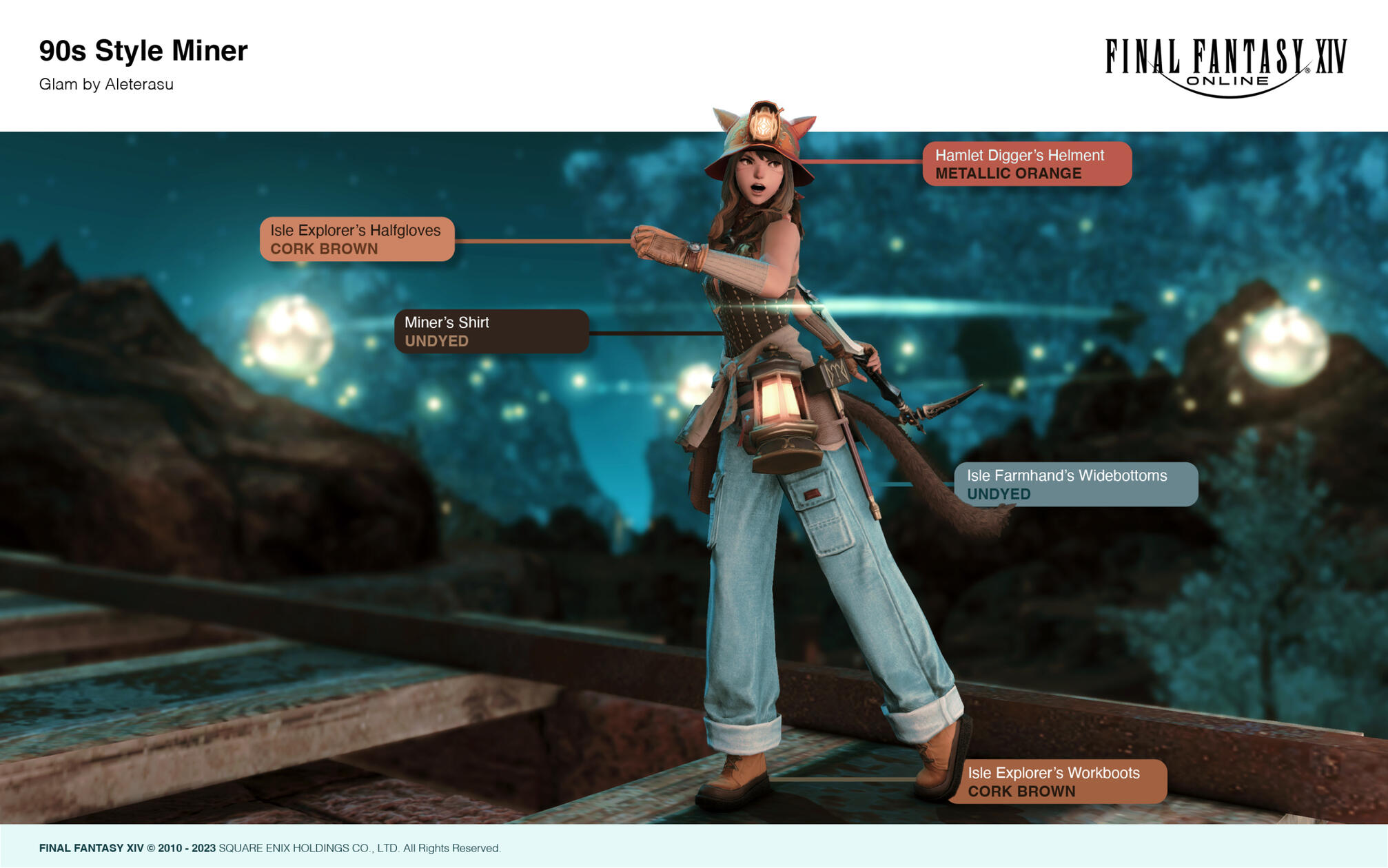Select the Hamlet Digger's Helment label
Screen dimensions: 1388x868
tap(1026, 164)
